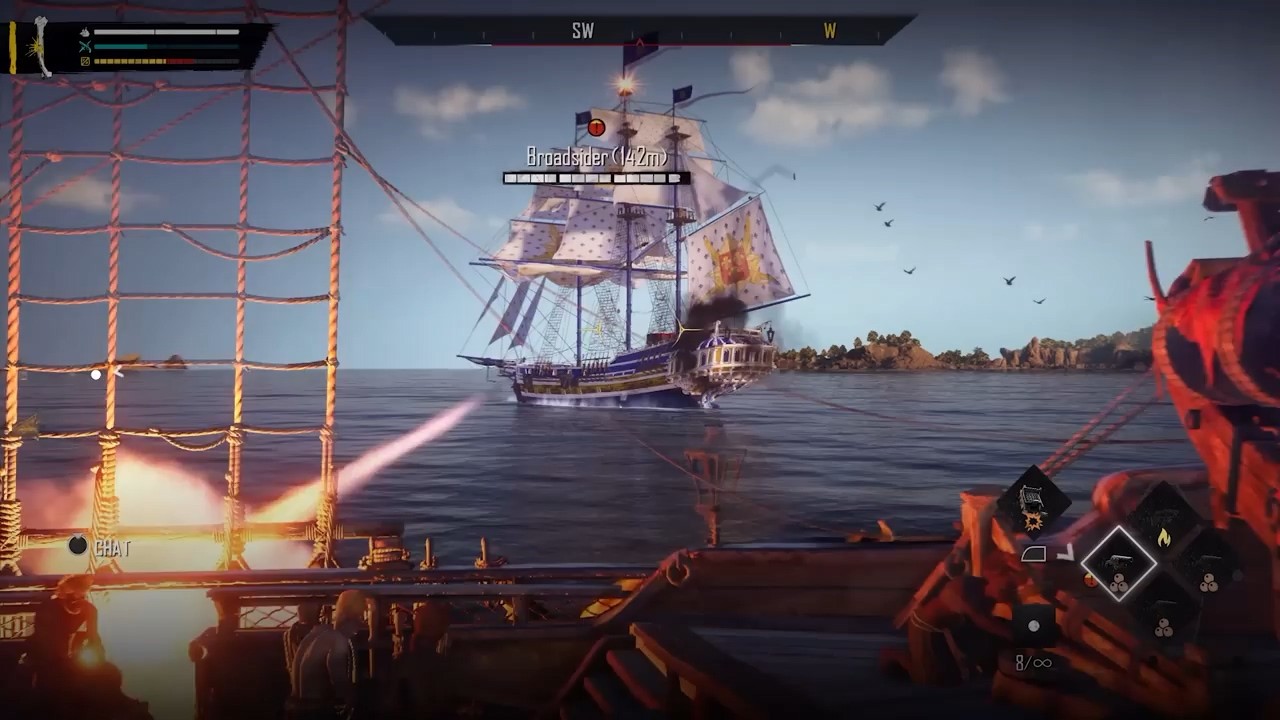Click the red enemy marker above the Broadsider

click(596, 127)
